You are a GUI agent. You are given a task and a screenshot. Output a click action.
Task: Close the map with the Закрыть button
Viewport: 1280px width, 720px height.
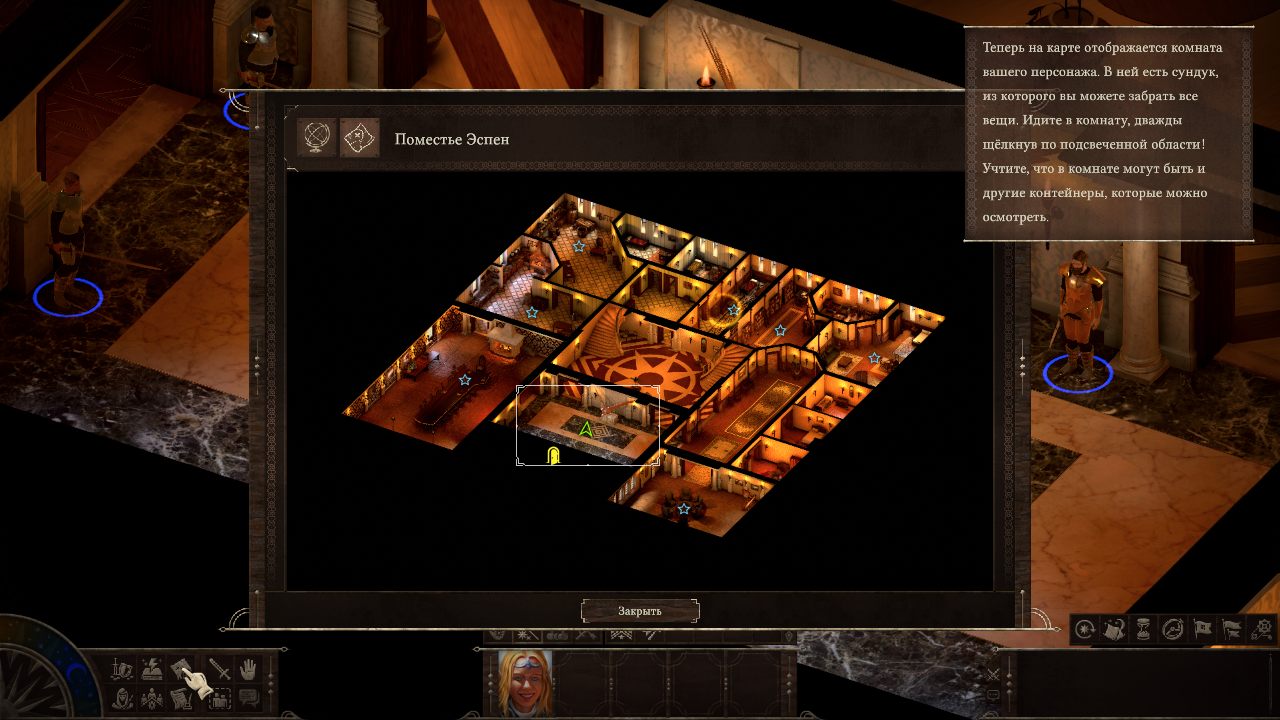640,610
